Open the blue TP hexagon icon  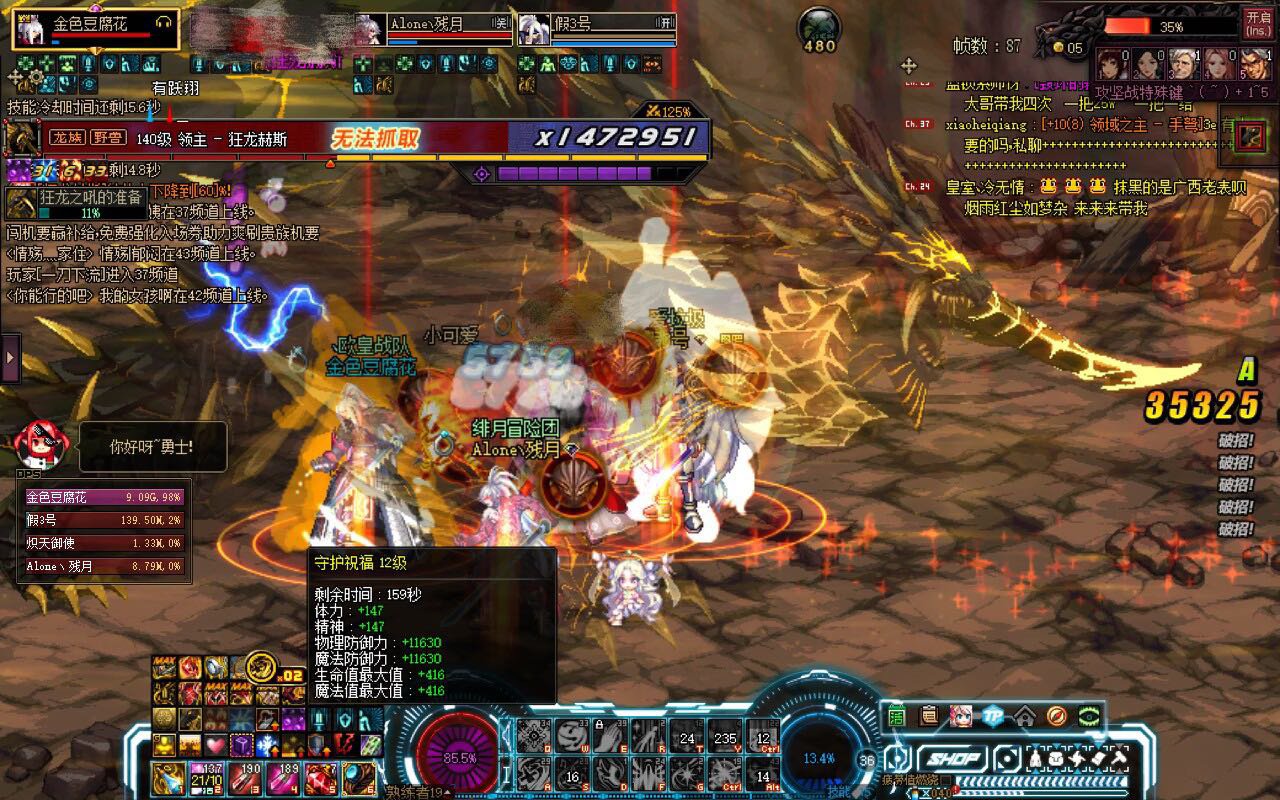tap(992, 716)
